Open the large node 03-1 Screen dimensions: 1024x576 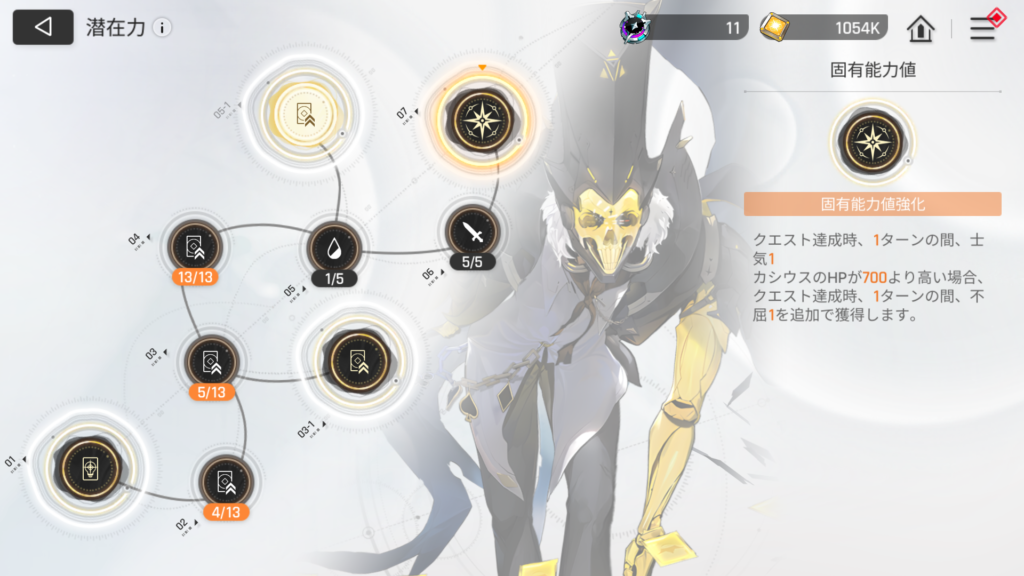(x=351, y=360)
